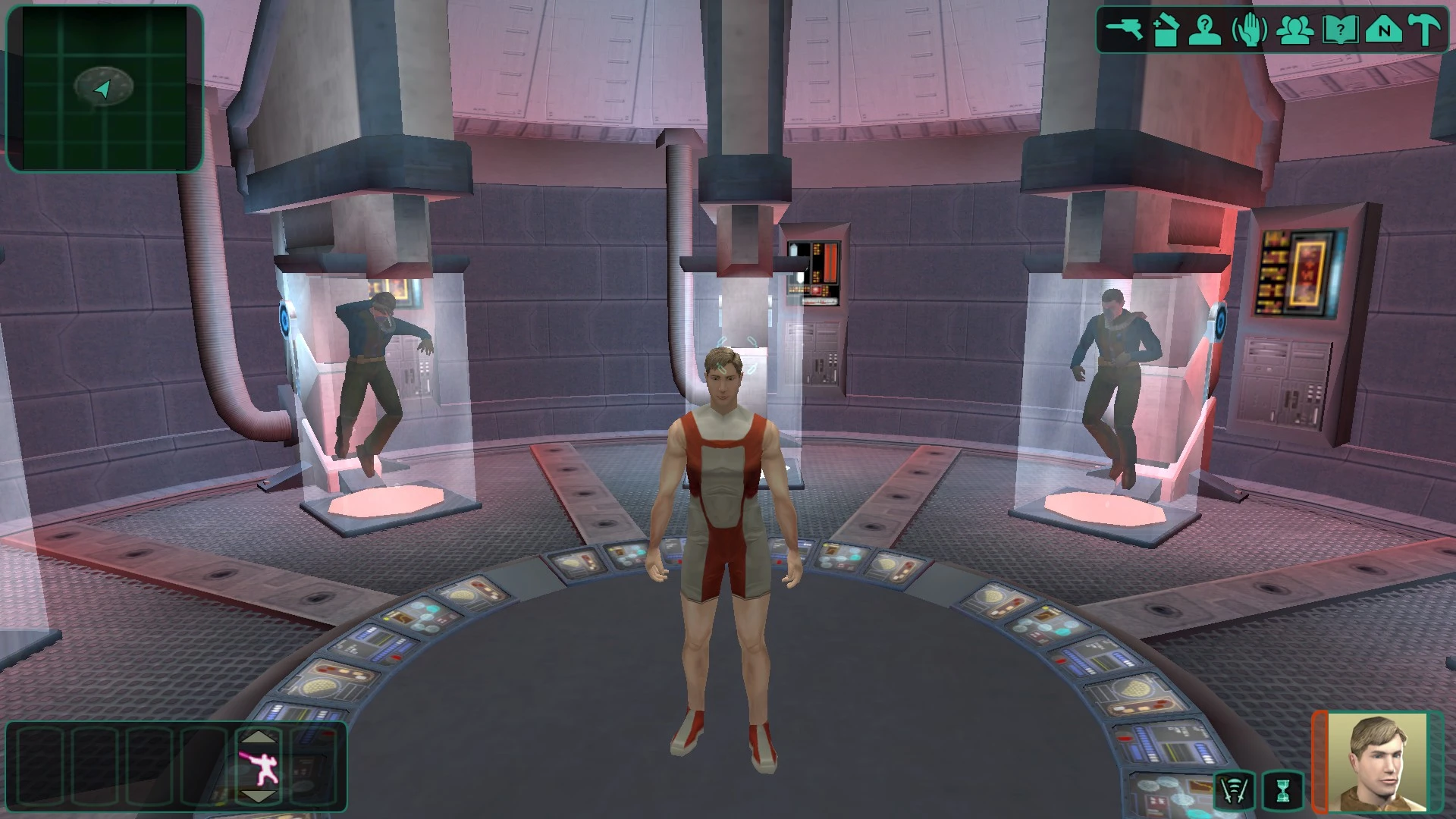Expand the mini-map overview
Viewport: 1456px width, 819px height.
coord(106,87)
